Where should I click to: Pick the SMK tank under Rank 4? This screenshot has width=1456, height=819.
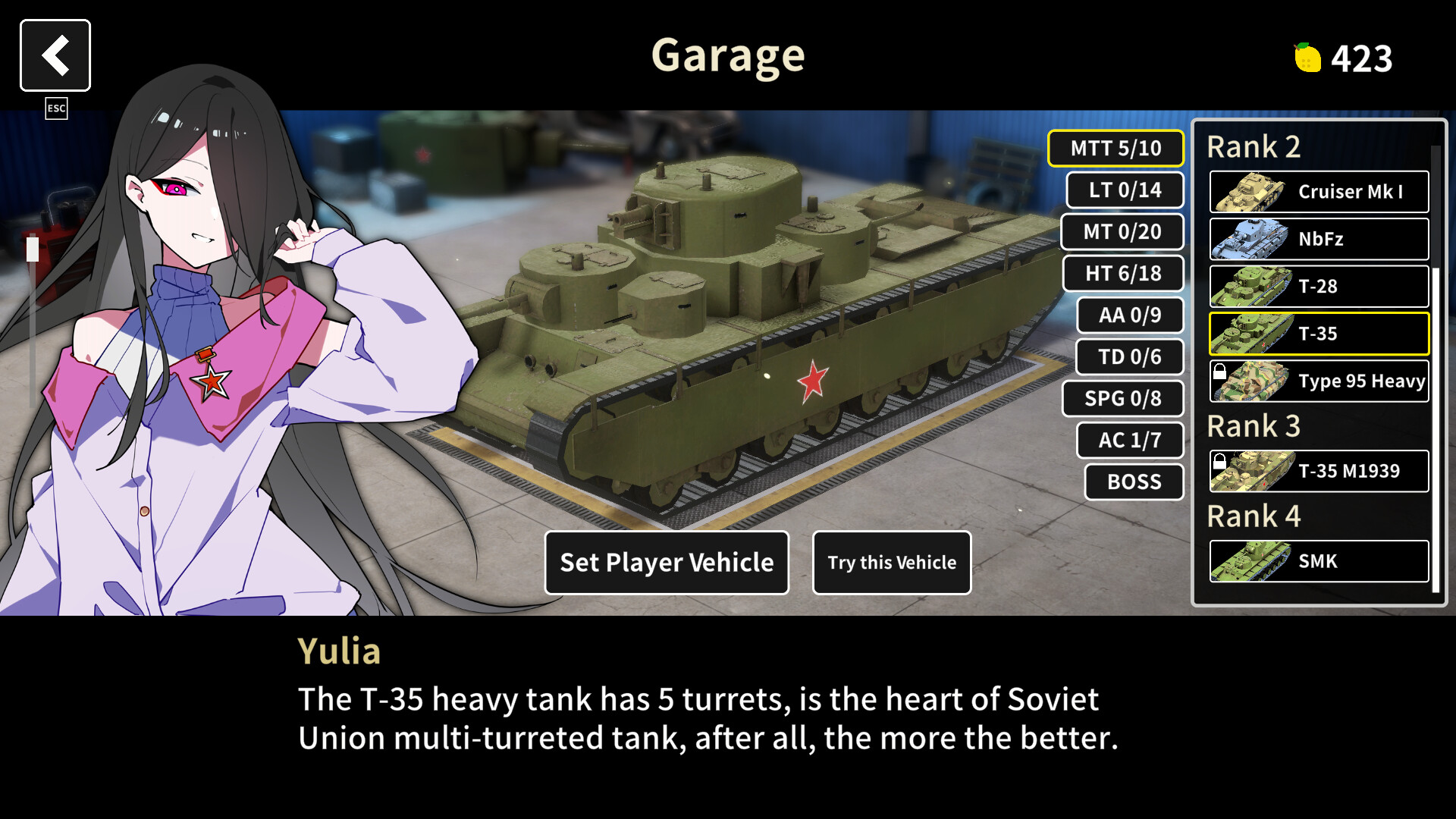[1318, 561]
